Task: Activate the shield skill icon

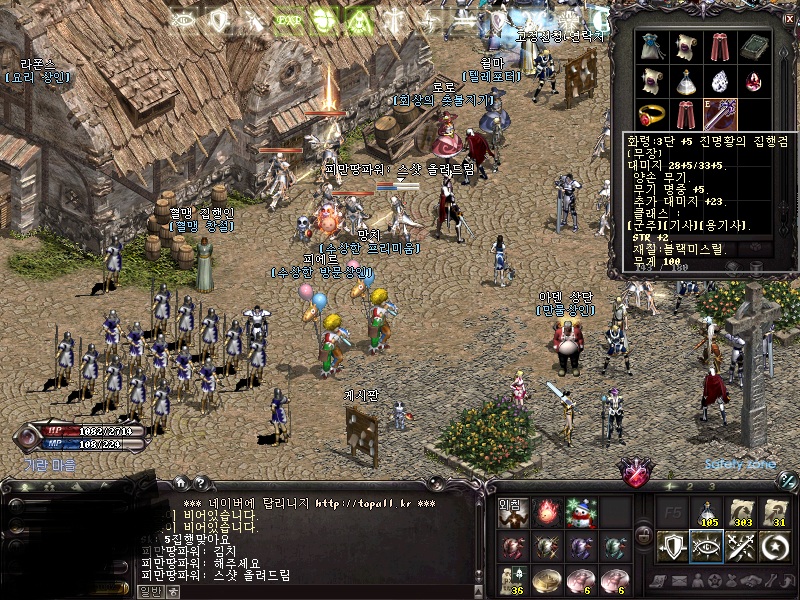Action: click(x=672, y=547)
